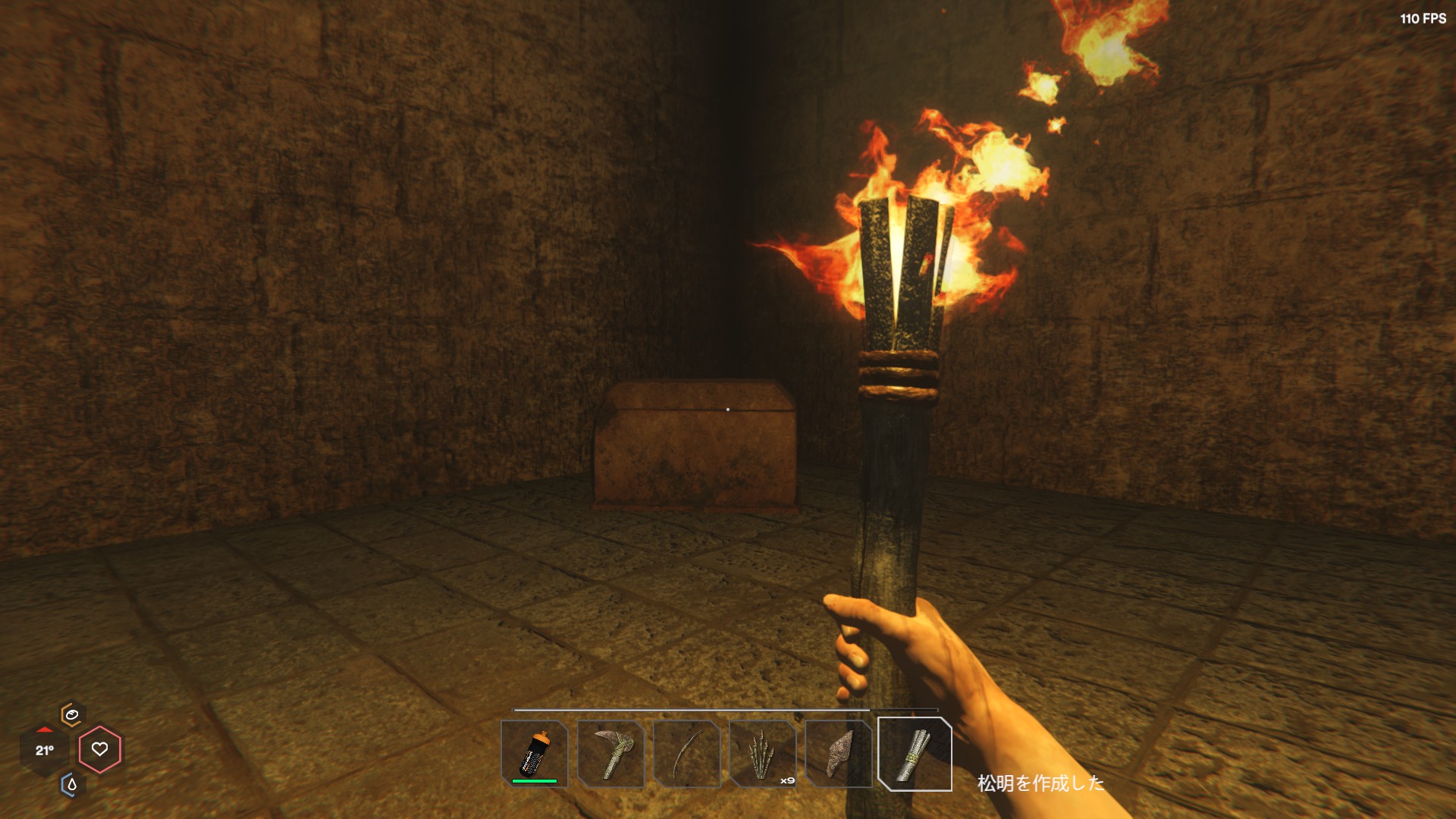
Task: Equip the stone pickaxe from the hotbar
Action: (x=610, y=753)
